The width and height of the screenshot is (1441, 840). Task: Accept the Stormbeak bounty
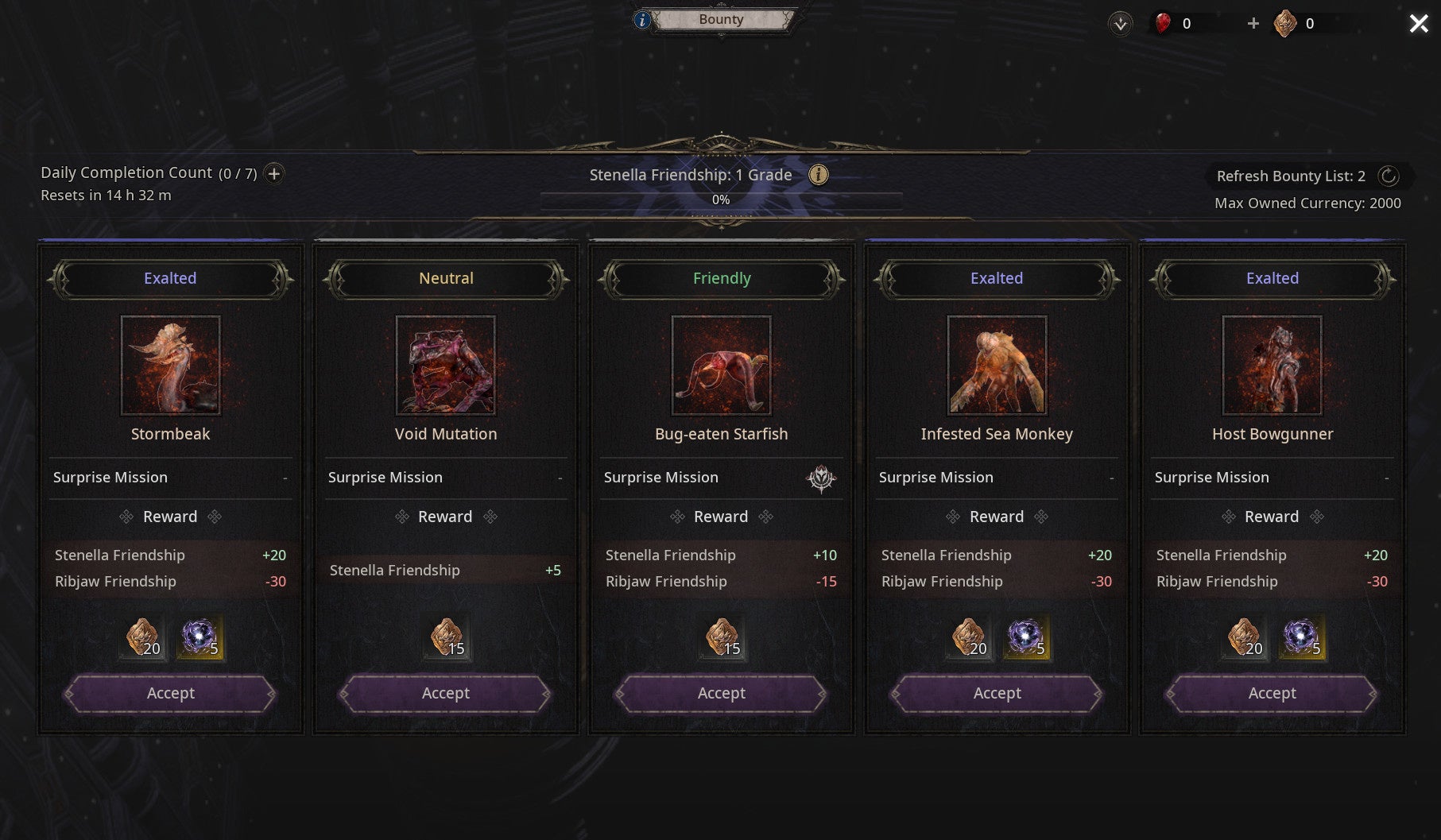[170, 694]
